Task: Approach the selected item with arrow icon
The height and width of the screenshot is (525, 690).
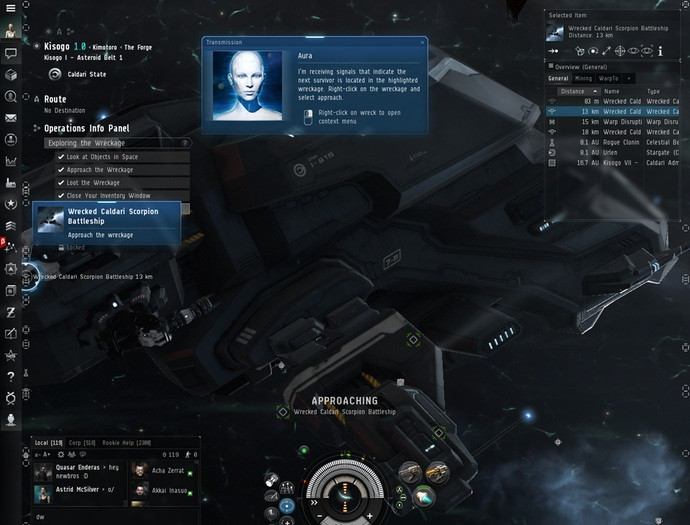Action: click(553, 50)
